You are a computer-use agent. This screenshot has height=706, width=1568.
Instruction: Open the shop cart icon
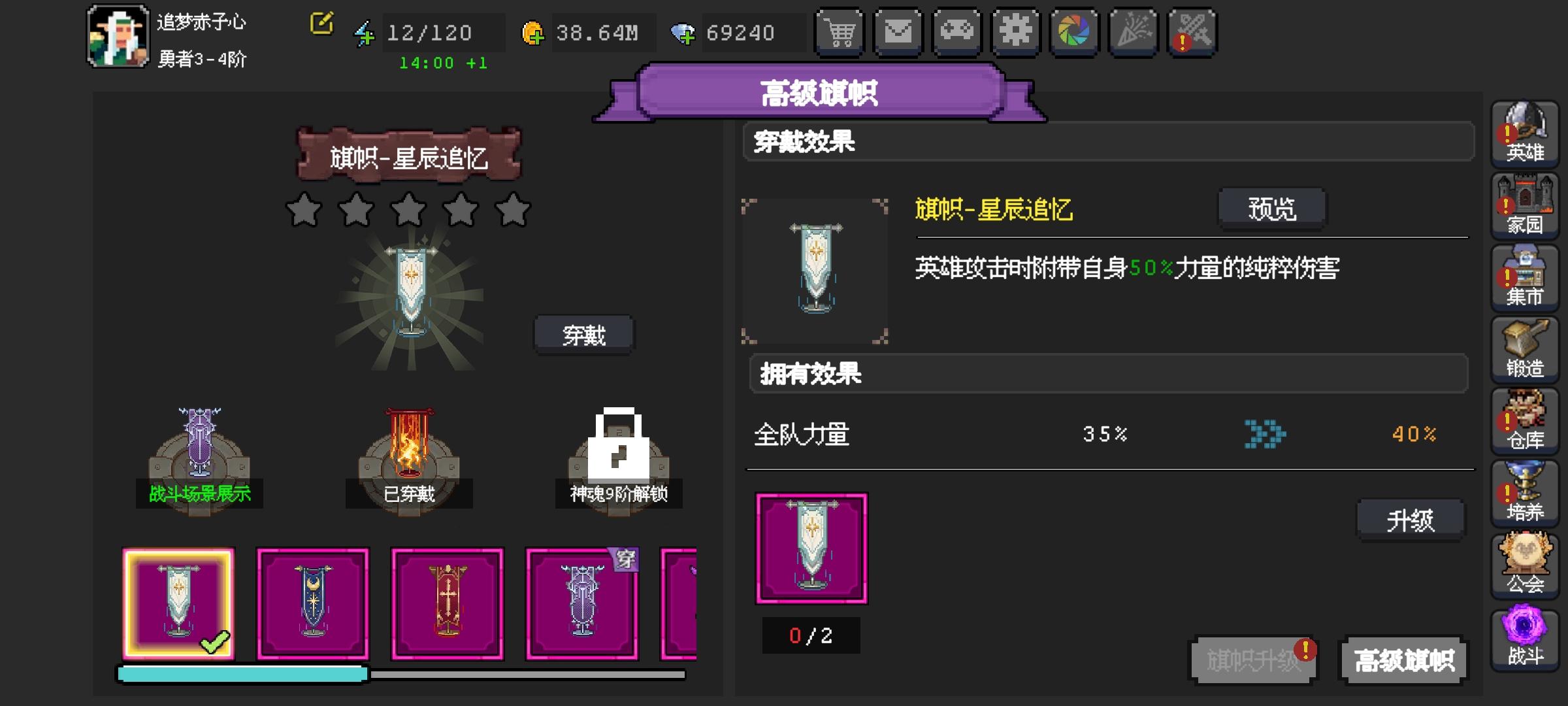coord(840,31)
